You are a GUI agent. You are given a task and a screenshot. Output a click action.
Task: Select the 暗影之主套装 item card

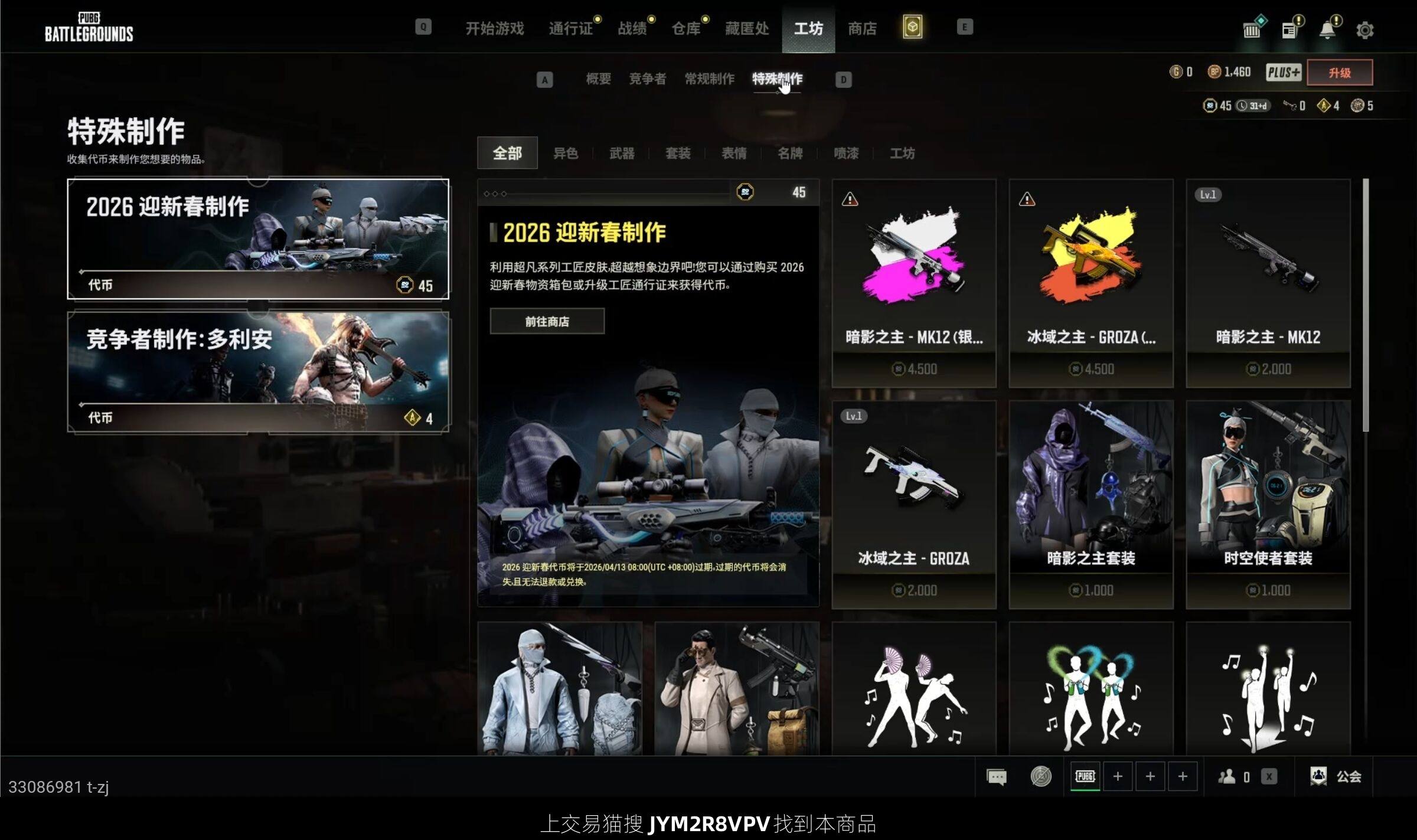(x=1090, y=505)
